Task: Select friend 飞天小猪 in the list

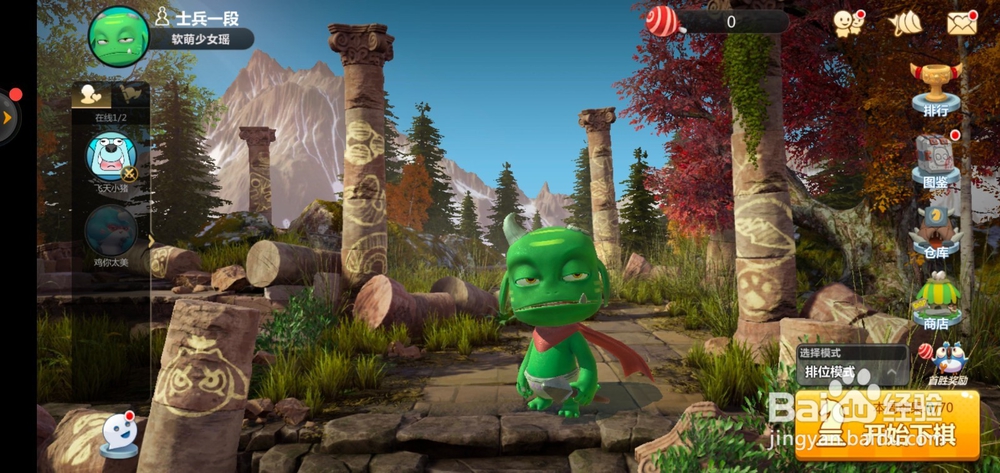Action: coord(110,158)
